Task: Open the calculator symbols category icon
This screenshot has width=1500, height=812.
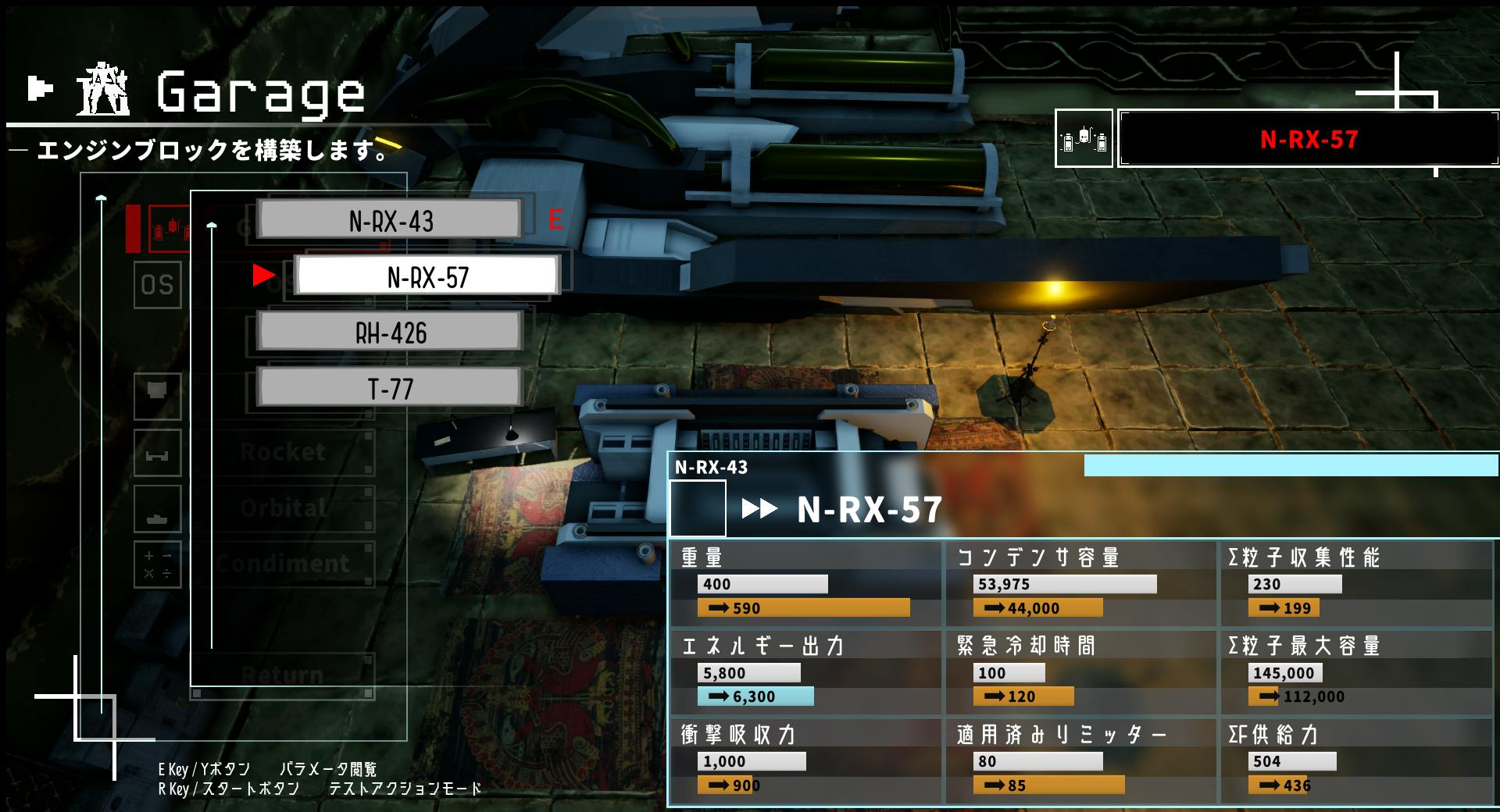Action: coord(157,564)
